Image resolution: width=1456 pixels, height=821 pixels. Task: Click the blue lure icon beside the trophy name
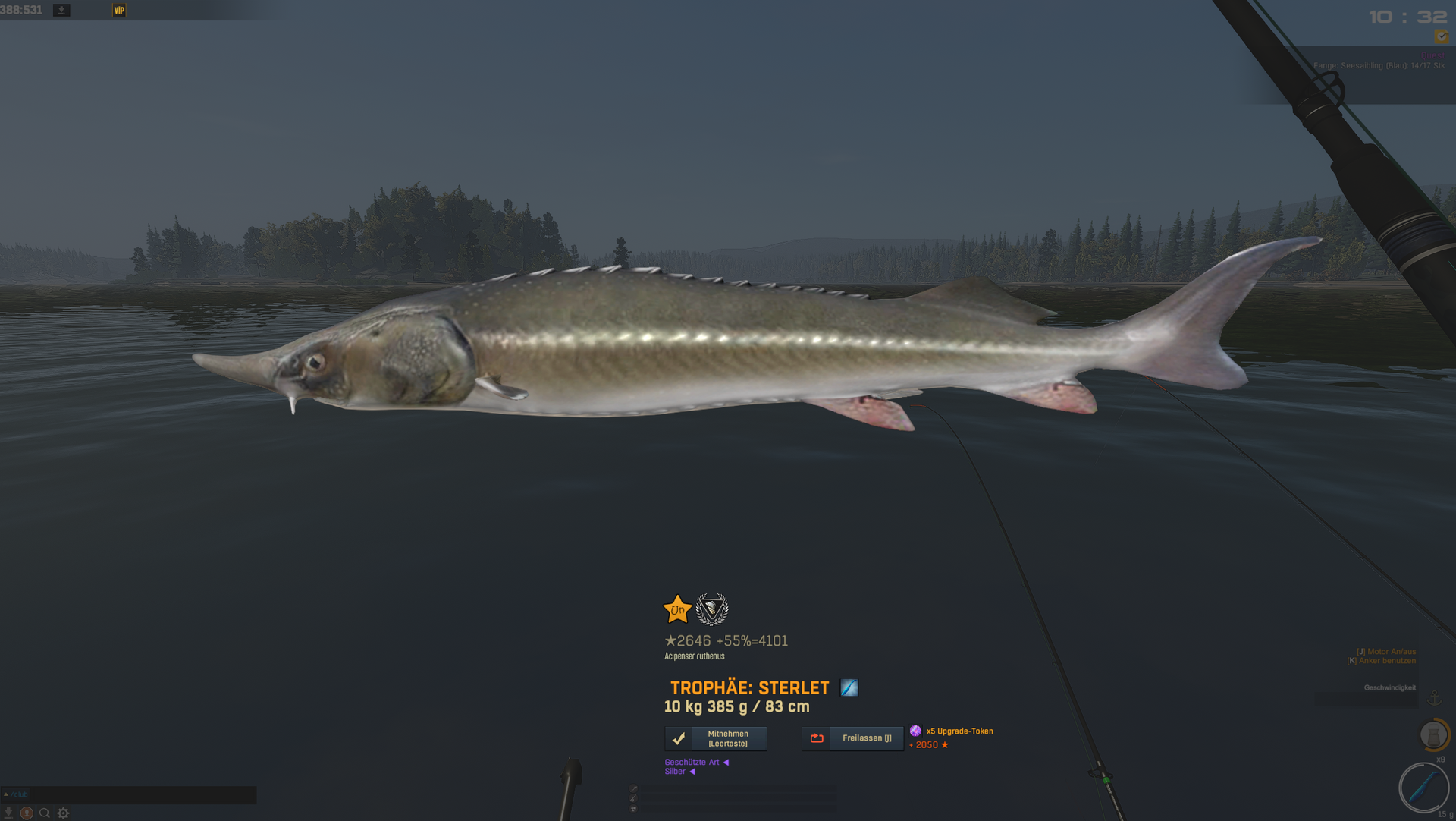(x=849, y=688)
